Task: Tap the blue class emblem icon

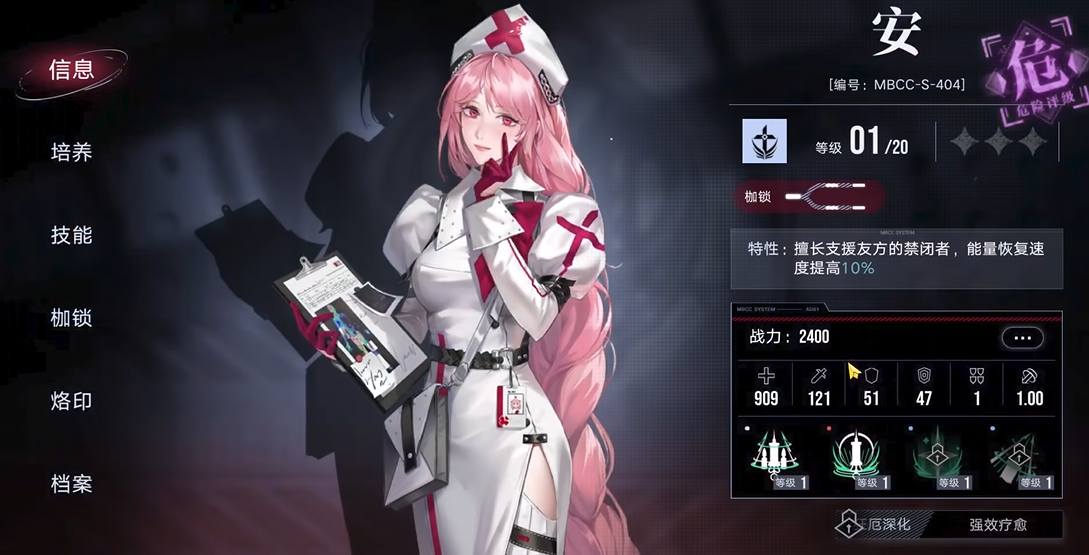Action: click(x=764, y=141)
